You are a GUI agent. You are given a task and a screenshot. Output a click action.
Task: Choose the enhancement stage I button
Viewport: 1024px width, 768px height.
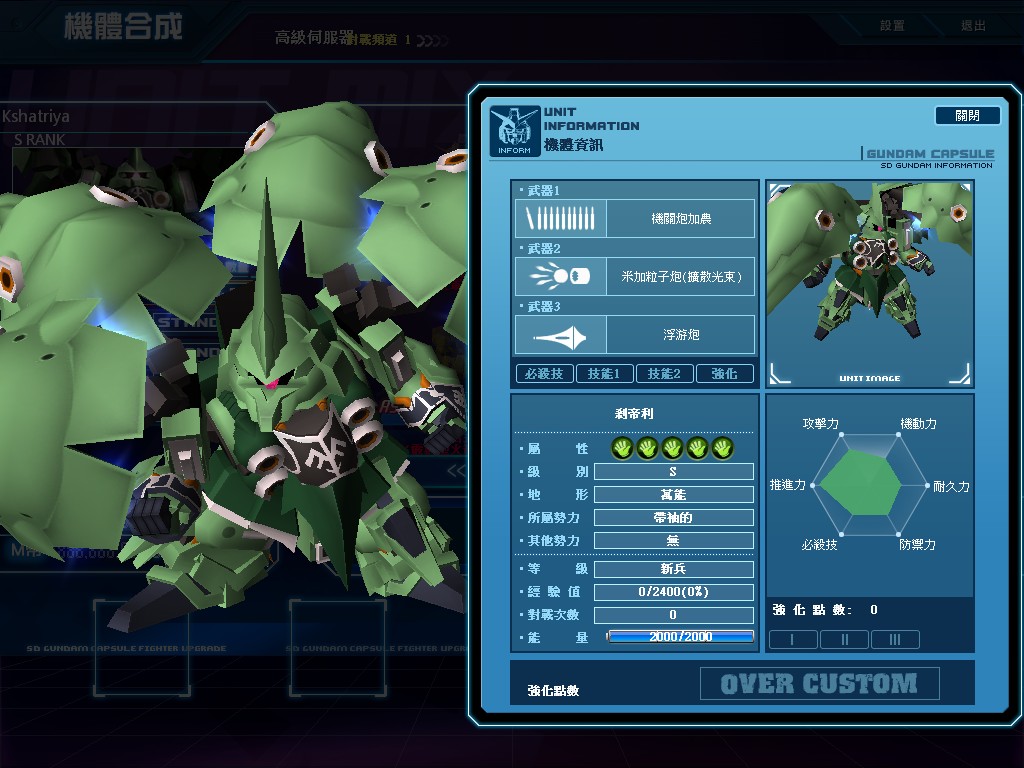pyautogui.click(x=793, y=639)
